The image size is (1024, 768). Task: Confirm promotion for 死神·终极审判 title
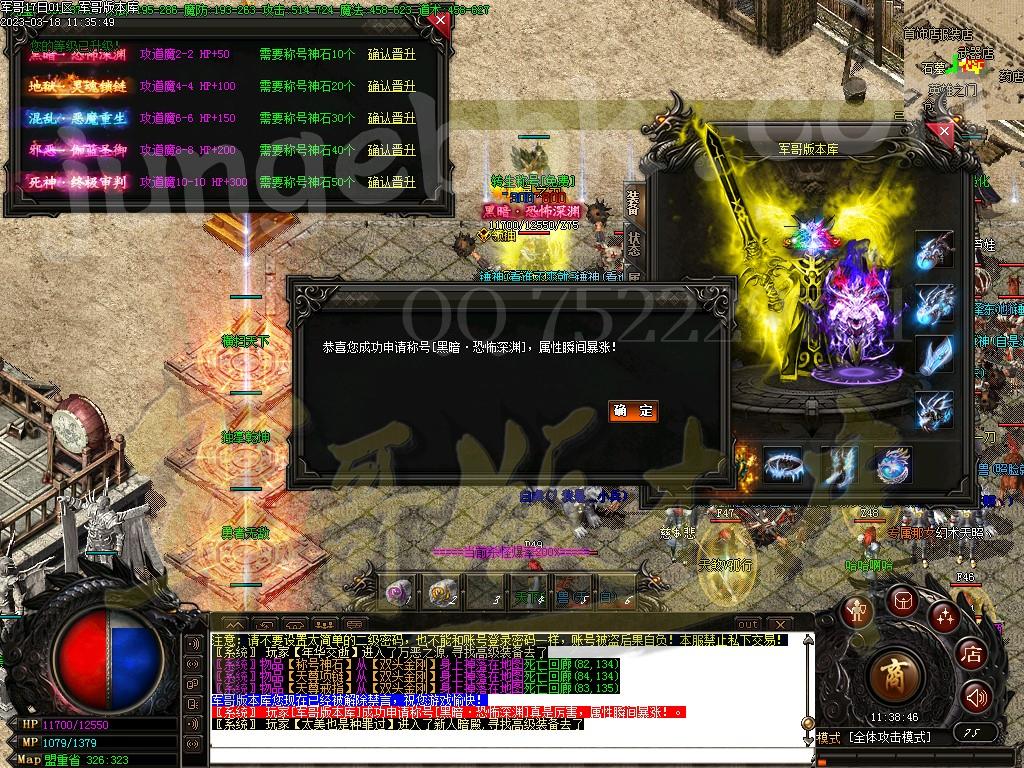pyautogui.click(x=391, y=183)
